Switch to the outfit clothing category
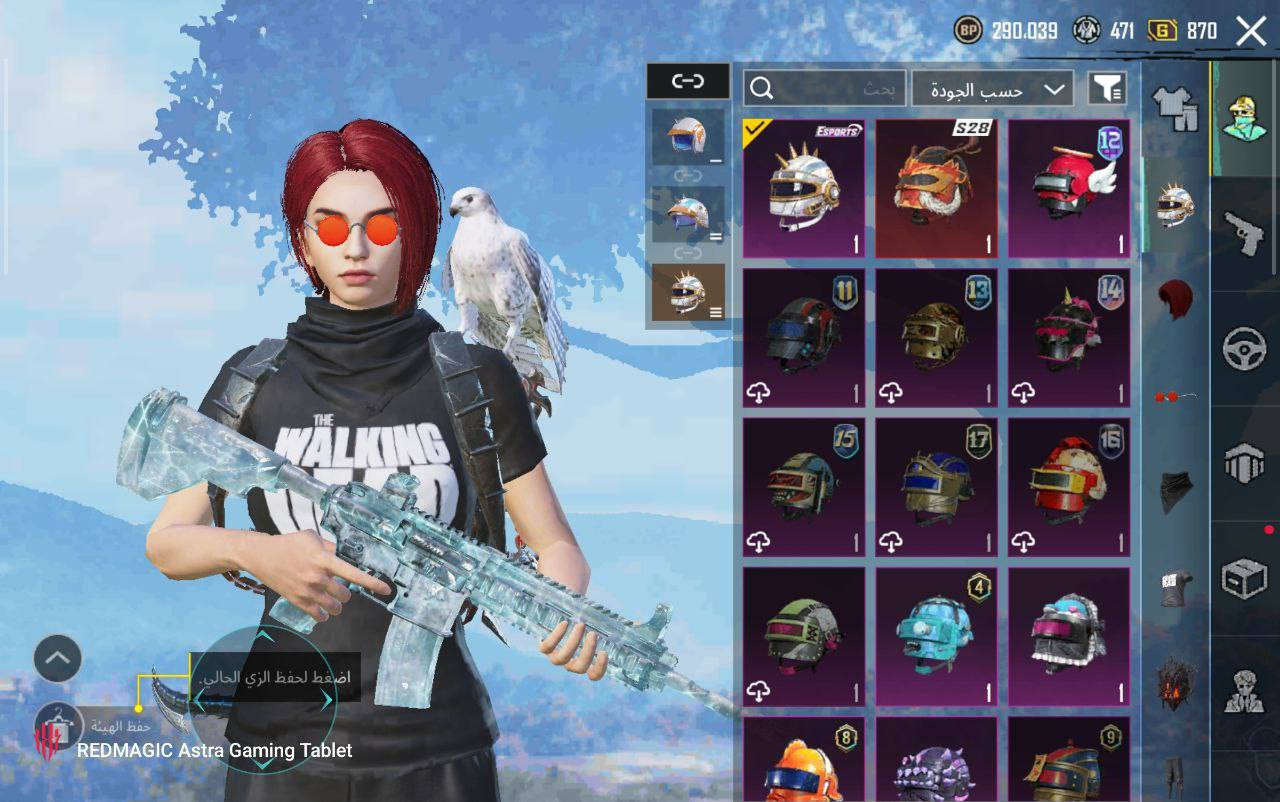This screenshot has height=802, width=1280. (1175, 106)
